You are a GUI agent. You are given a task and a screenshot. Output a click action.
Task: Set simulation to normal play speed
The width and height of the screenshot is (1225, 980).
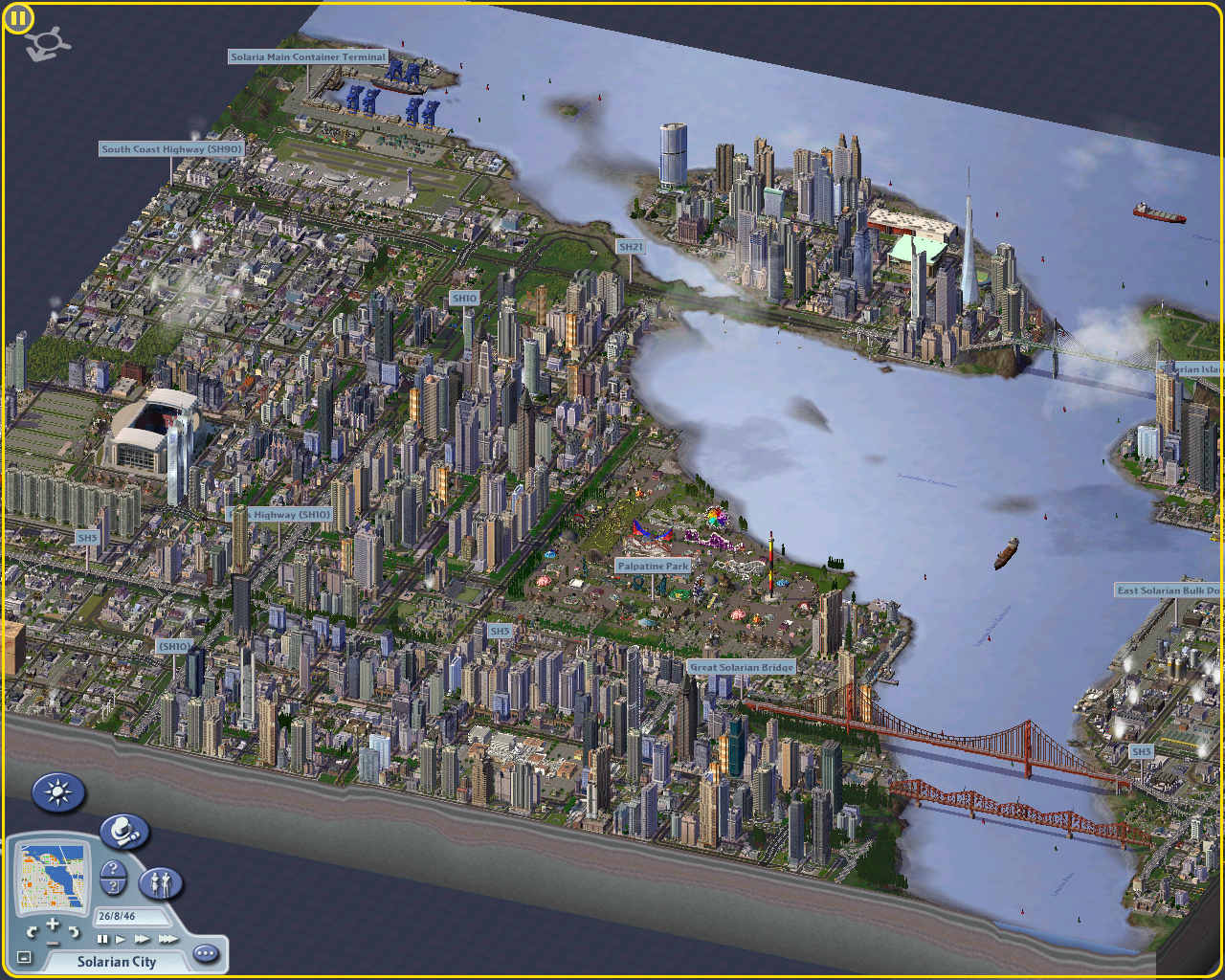tap(121, 939)
